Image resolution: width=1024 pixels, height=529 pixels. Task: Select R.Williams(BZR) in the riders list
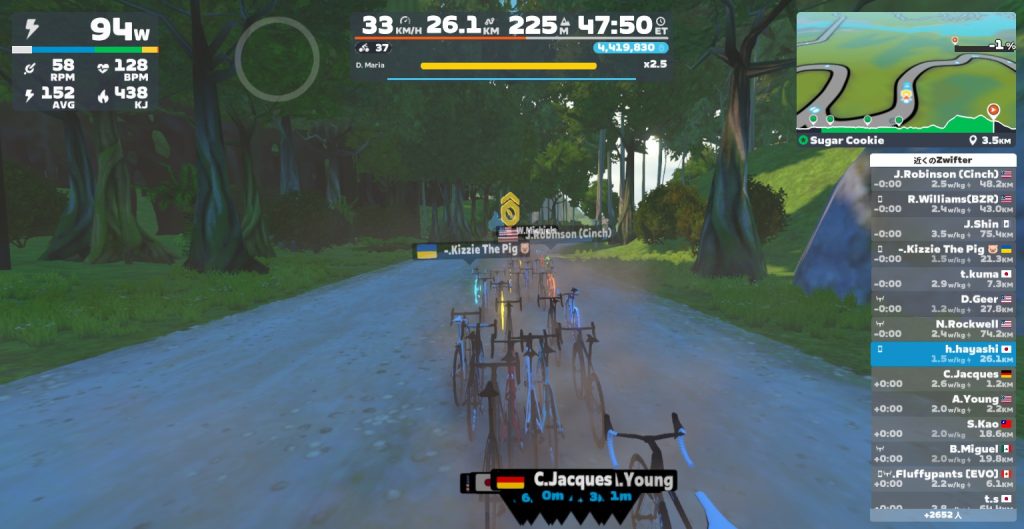[943, 204]
